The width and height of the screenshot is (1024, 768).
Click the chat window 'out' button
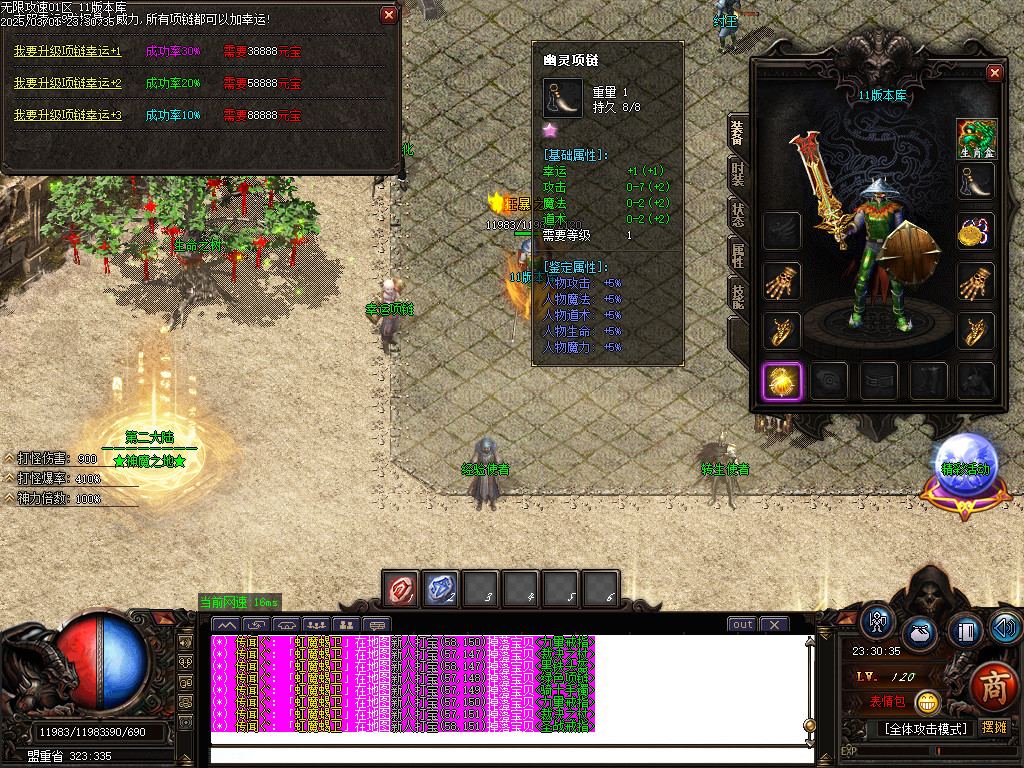click(x=742, y=625)
